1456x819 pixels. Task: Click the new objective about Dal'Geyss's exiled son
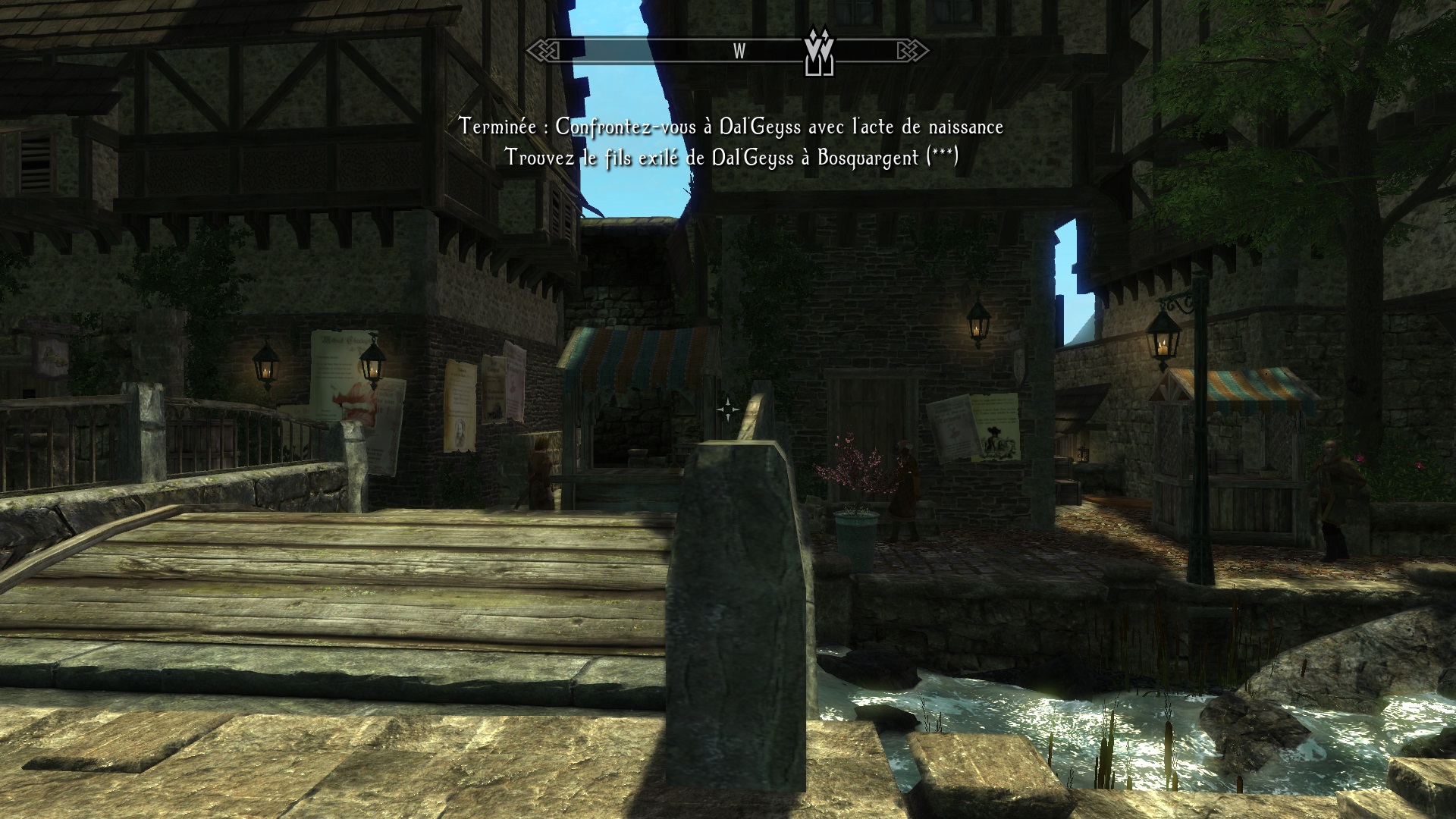point(731,158)
